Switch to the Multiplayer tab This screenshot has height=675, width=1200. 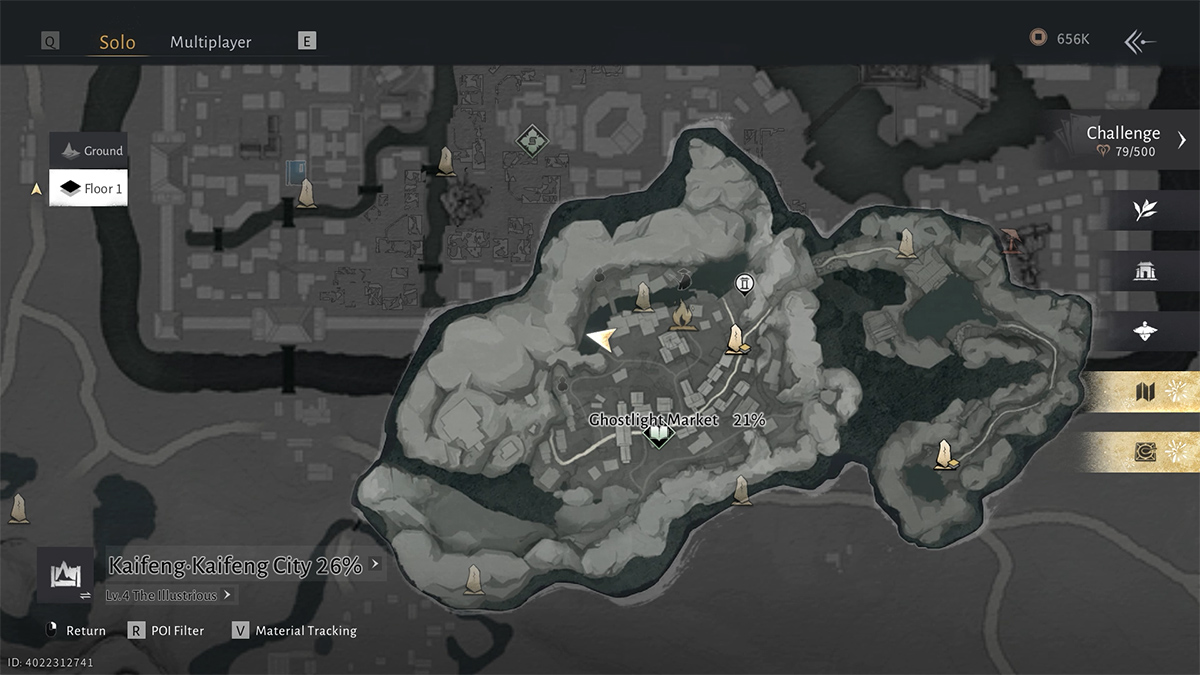pos(210,42)
